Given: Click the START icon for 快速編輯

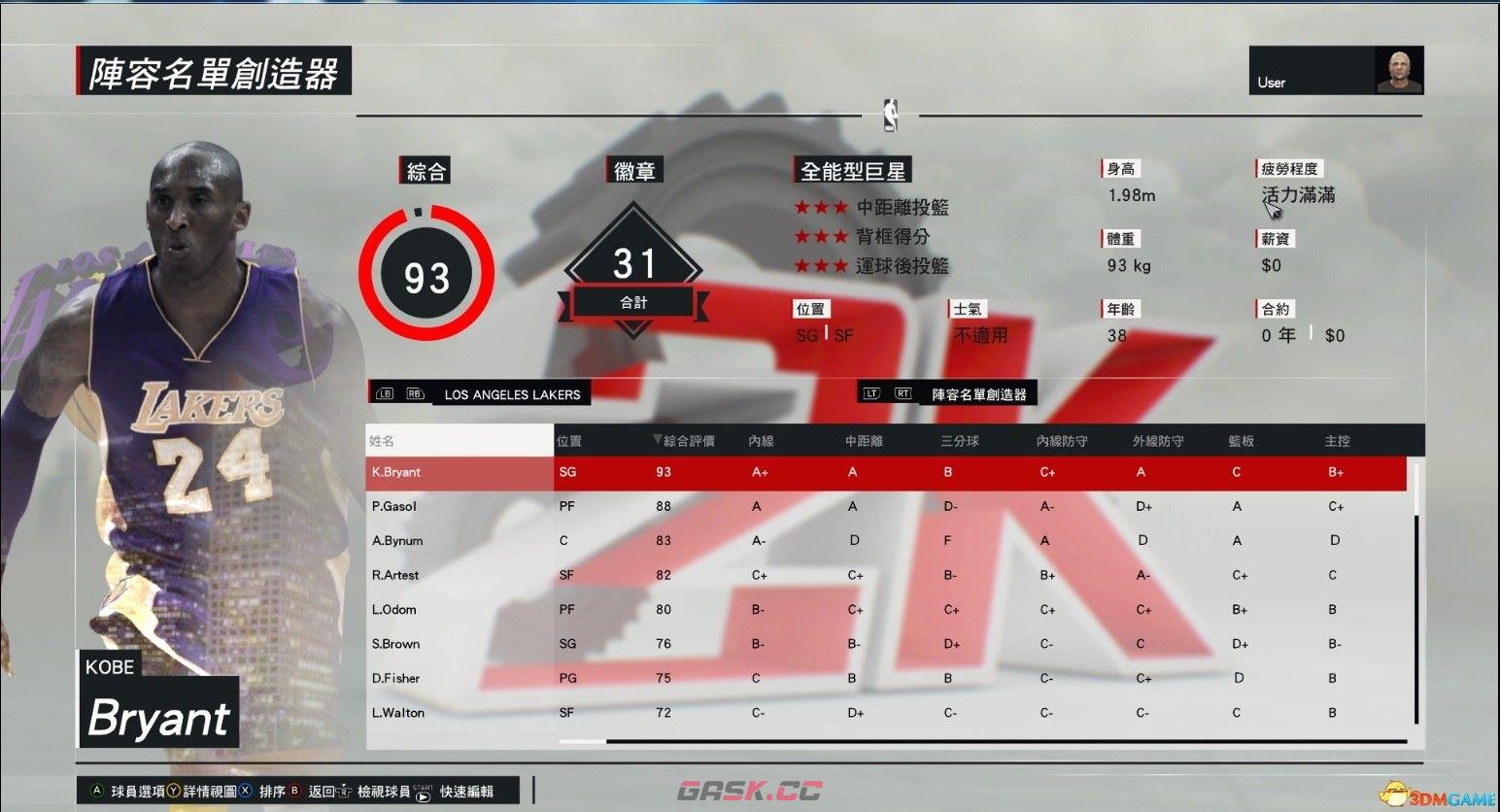Looking at the screenshot, I should tap(421, 794).
